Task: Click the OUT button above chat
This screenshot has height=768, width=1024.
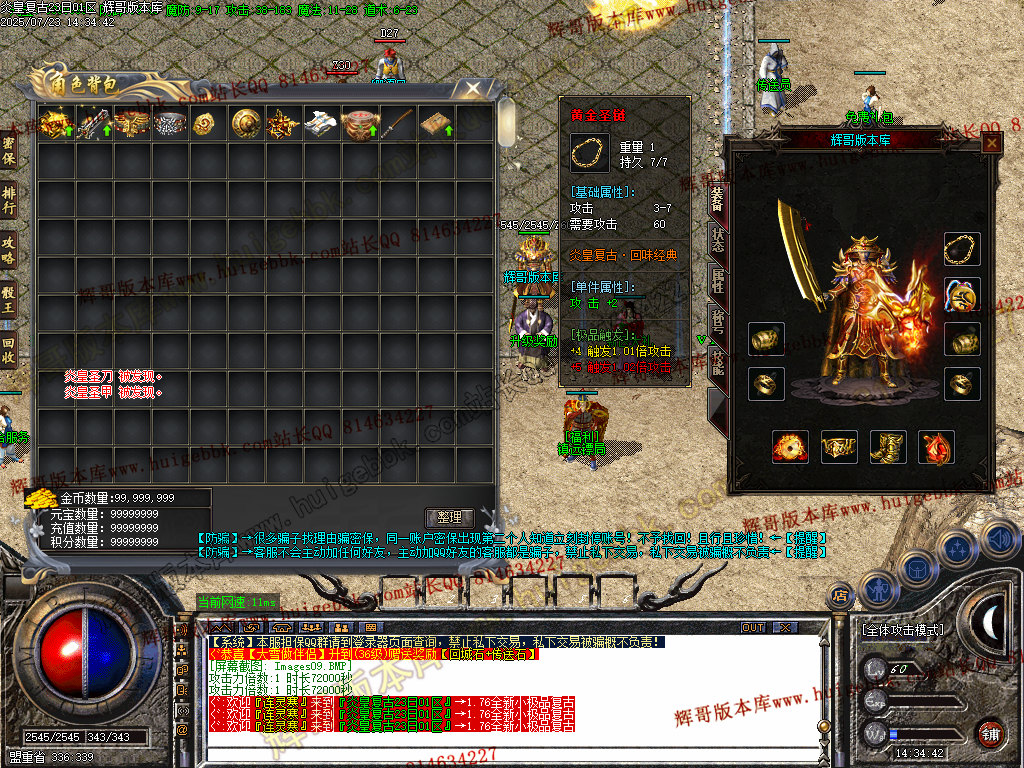Action: 753,627
